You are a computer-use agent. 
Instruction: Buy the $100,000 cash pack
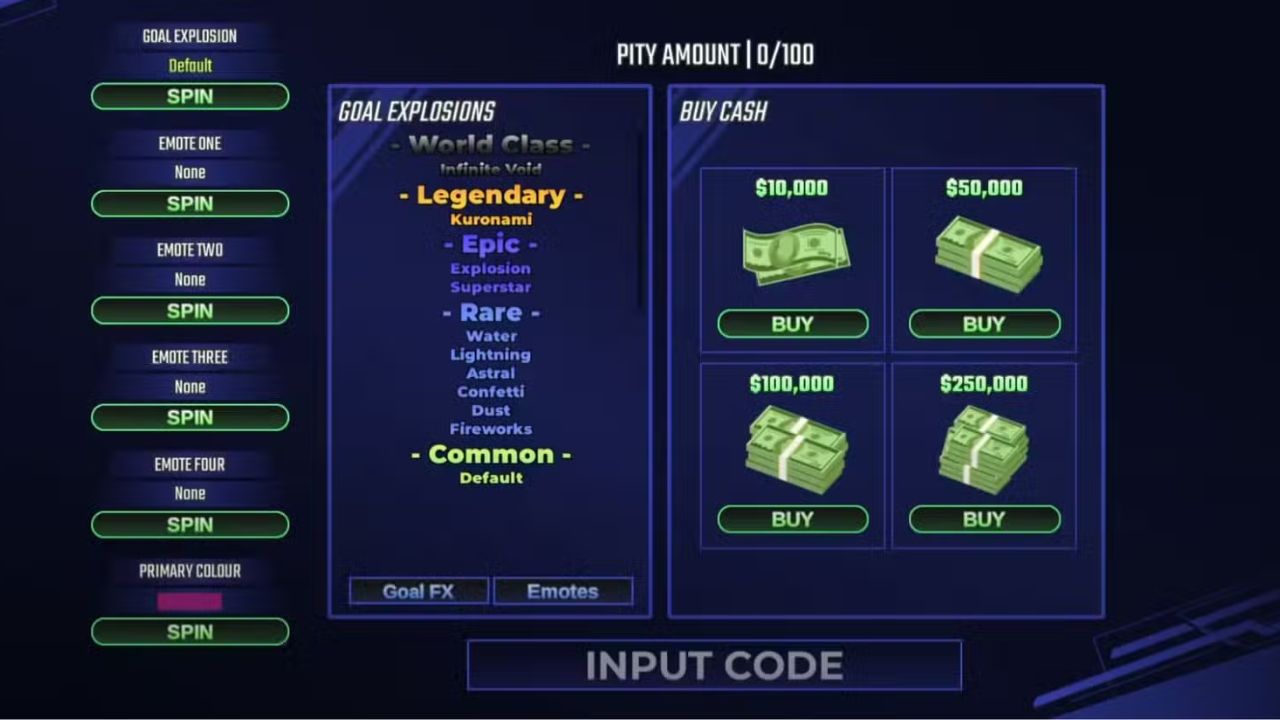click(793, 518)
